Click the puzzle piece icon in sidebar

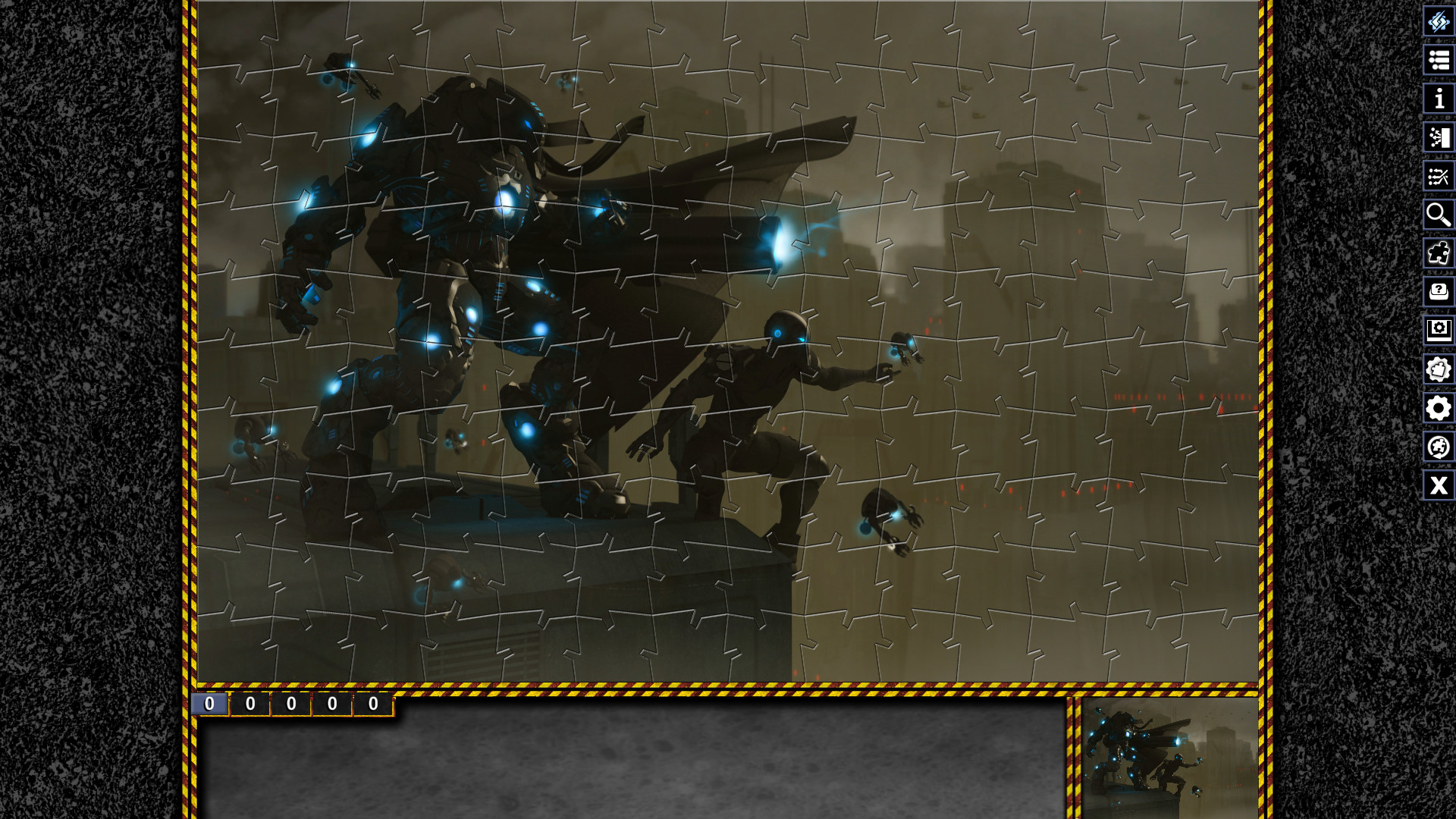click(x=1438, y=253)
